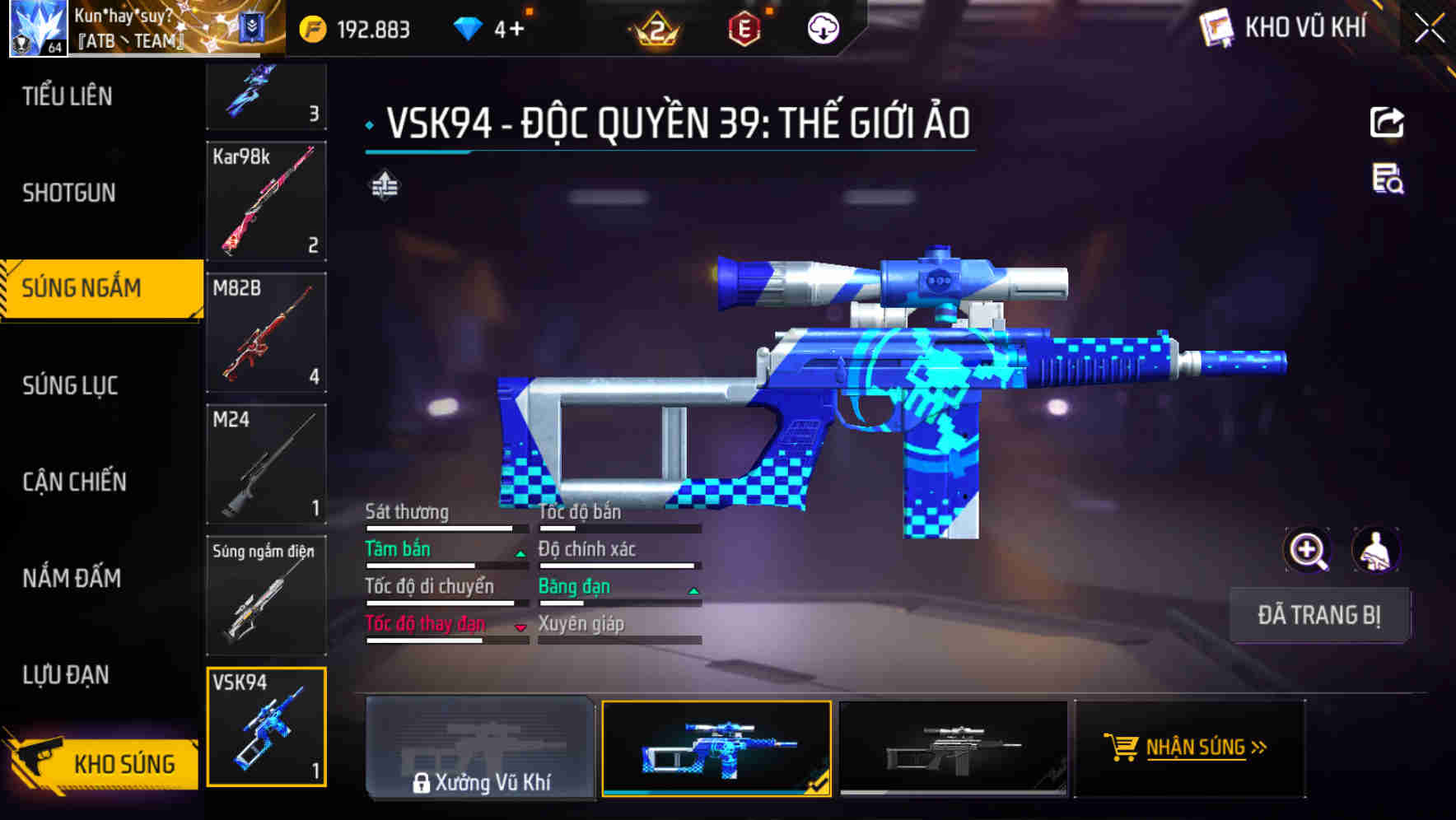Viewport: 1456px width, 820px height.
Task: Expand the Tốc độ thay đạn stat arrow
Action: pyautogui.click(x=520, y=628)
